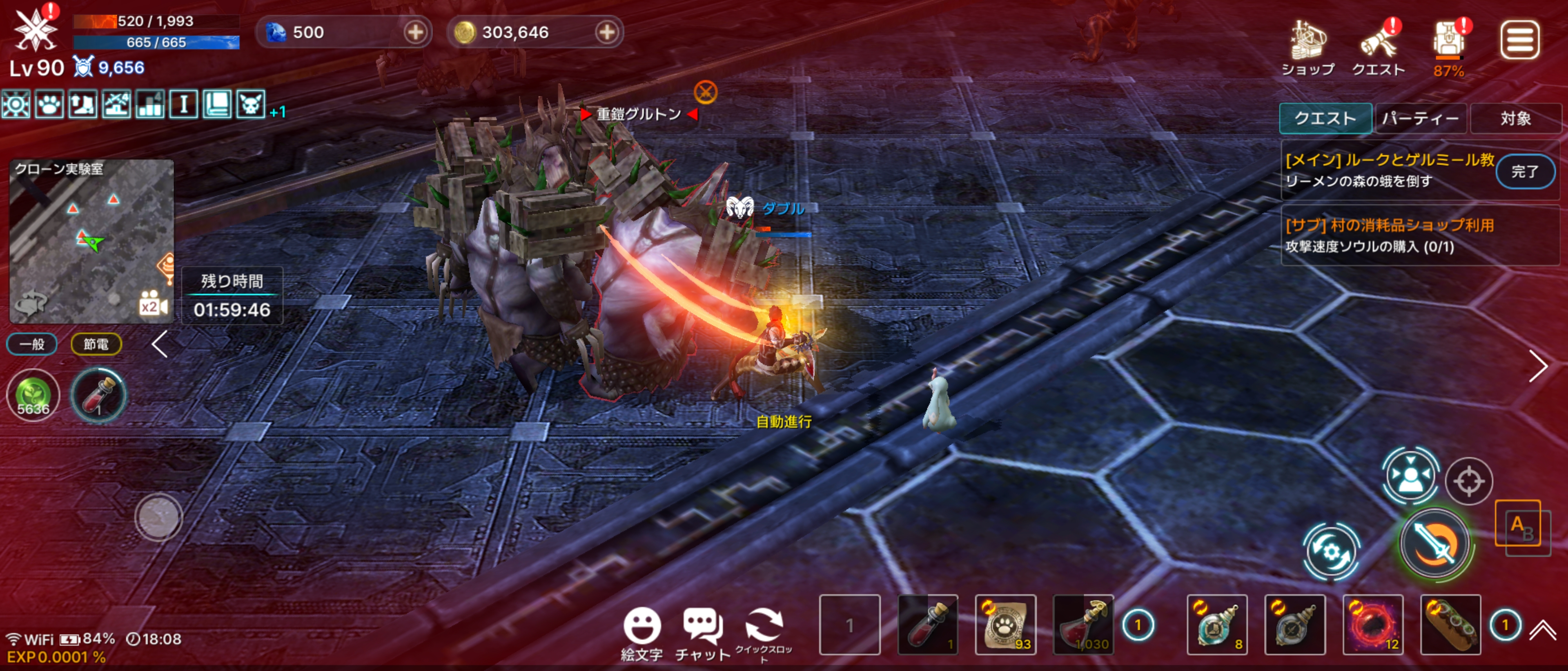Image resolution: width=1568 pixels, height=671 pixels.
Task: Open the ショップ shop
Action: coord(1307,47)
